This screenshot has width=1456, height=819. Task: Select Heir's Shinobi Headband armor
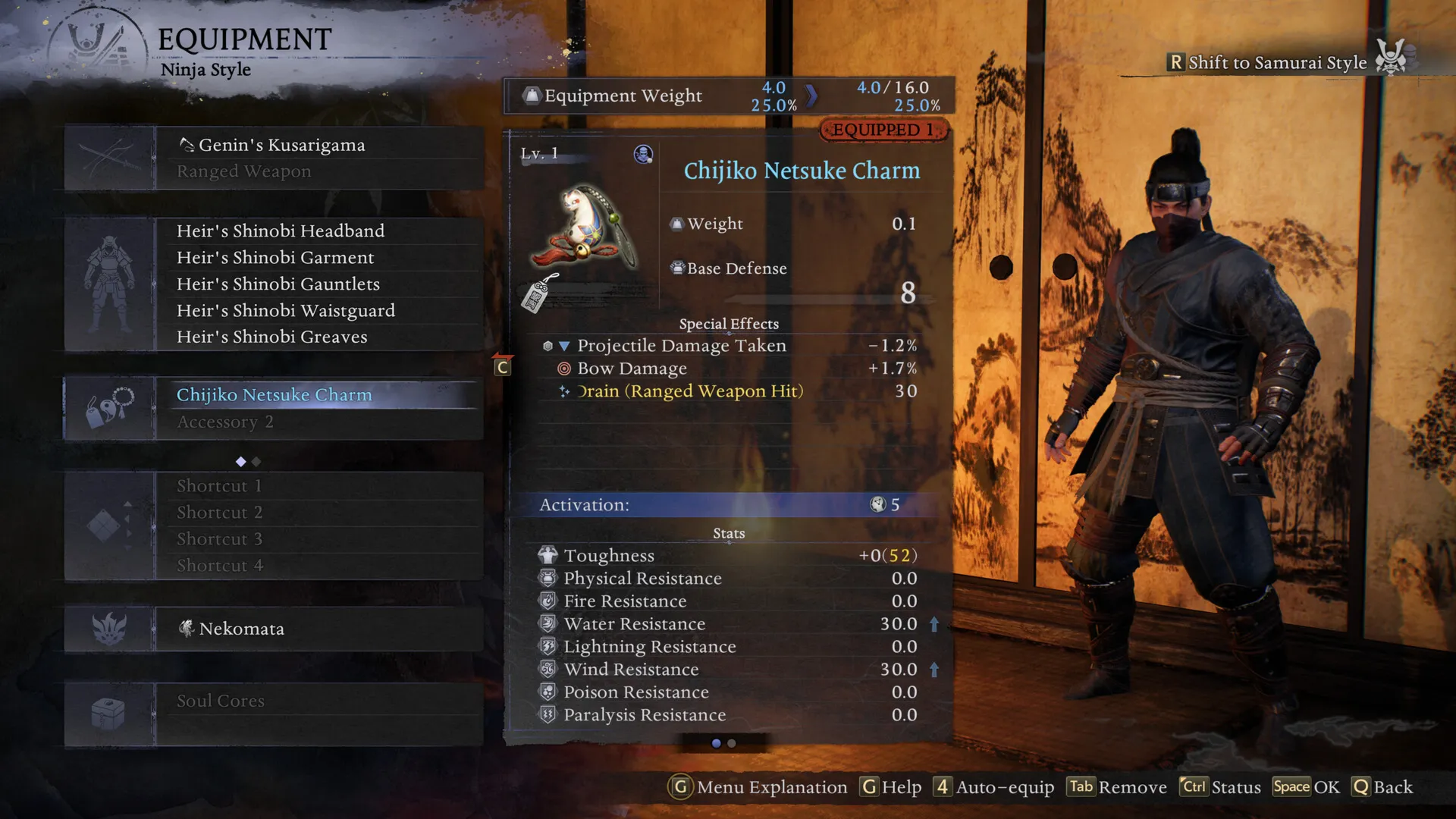(x=280, y=231)
